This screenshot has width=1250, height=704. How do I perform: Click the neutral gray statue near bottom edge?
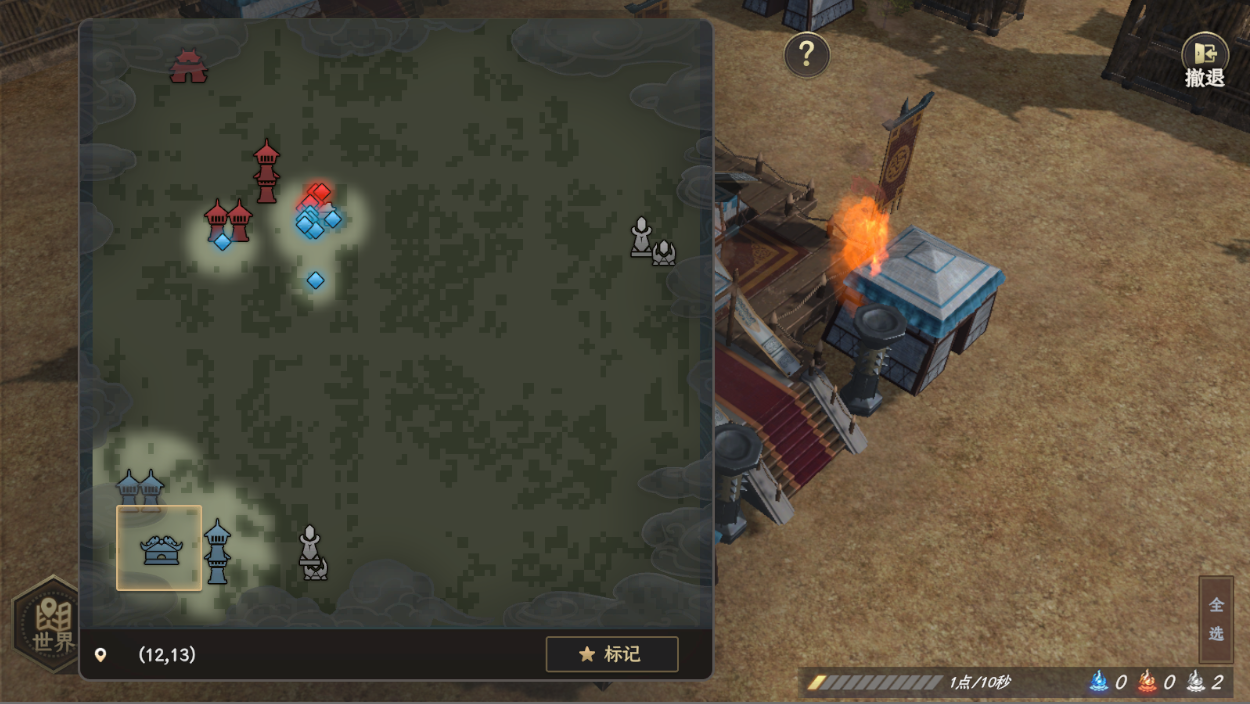click(x=313, y=553)
